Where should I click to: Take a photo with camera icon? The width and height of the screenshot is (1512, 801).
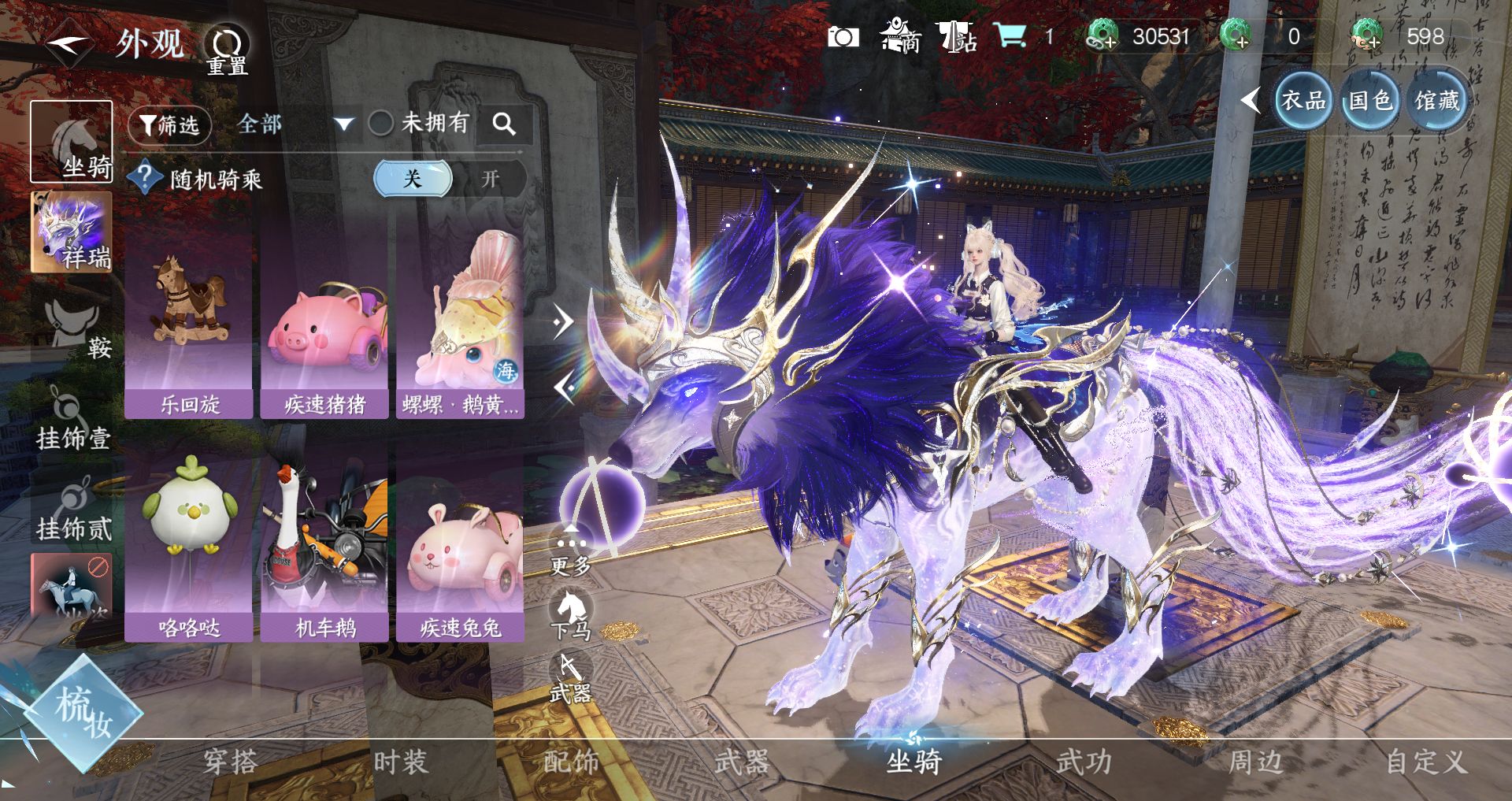coord(843,37)
